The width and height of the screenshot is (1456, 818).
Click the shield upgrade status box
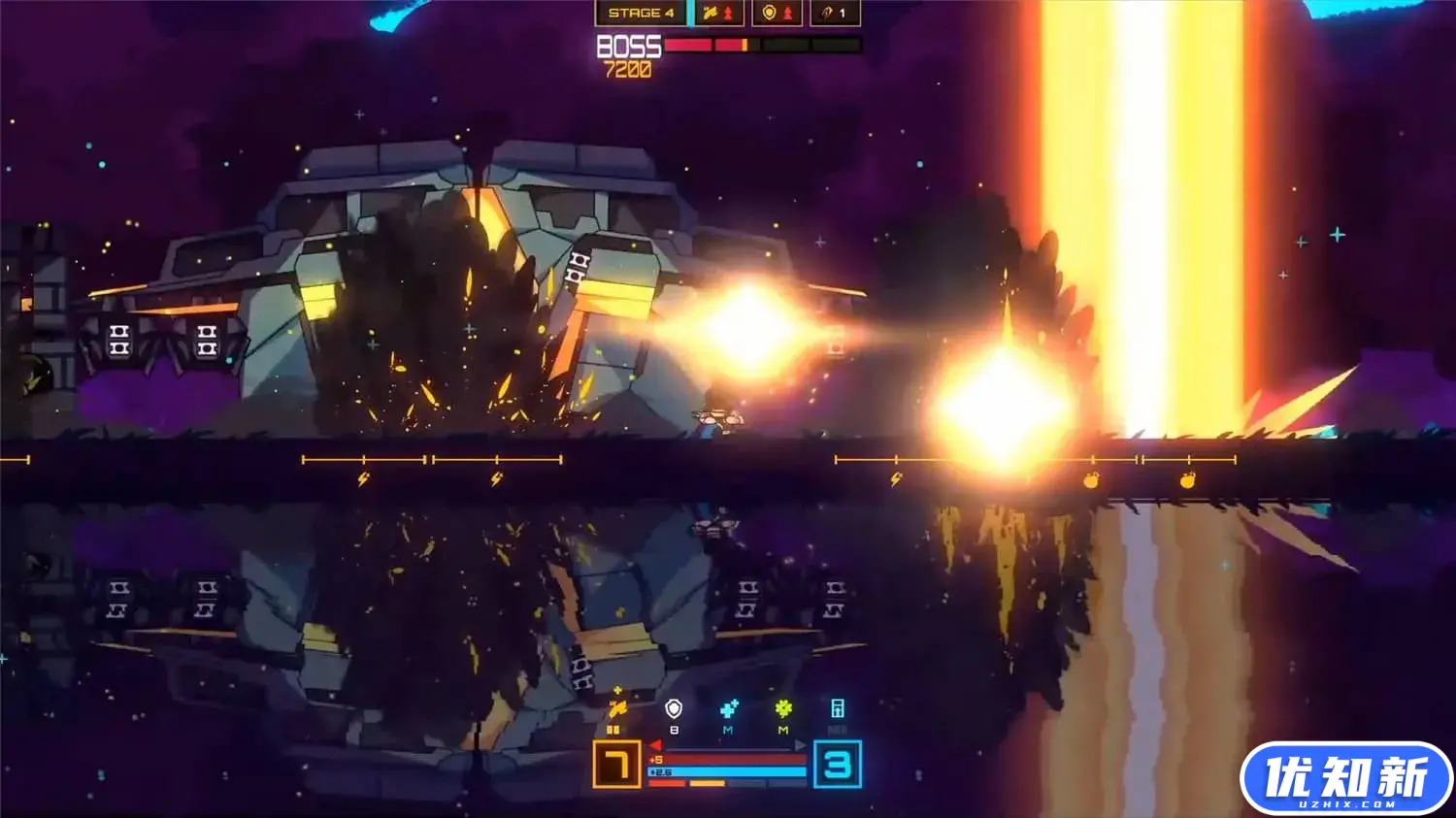pyautogui.click(x=777, y=13)
